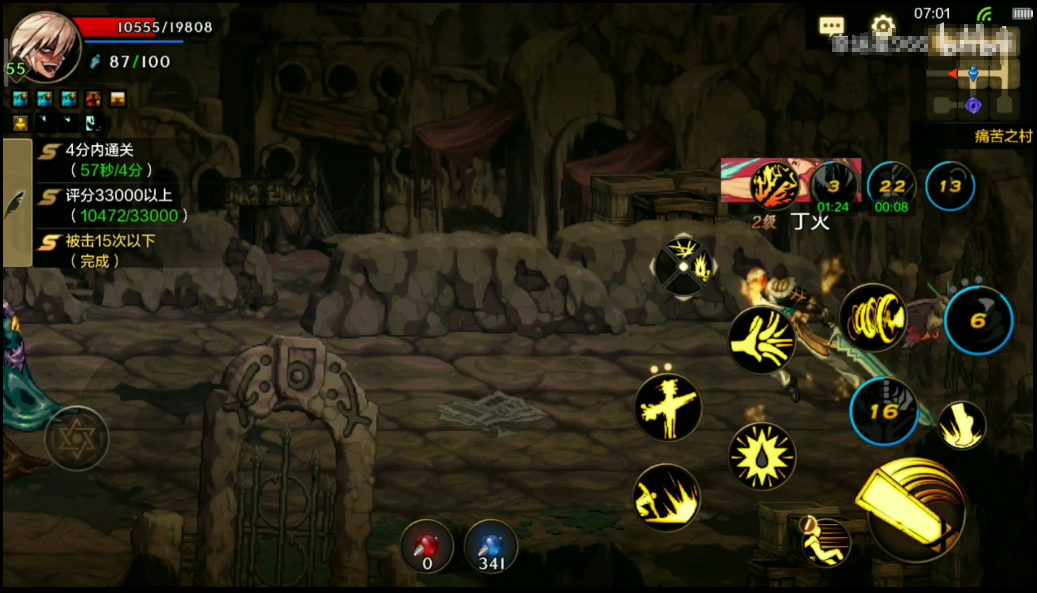Select the skill showing cooldown 6

[x=978, y=321]
